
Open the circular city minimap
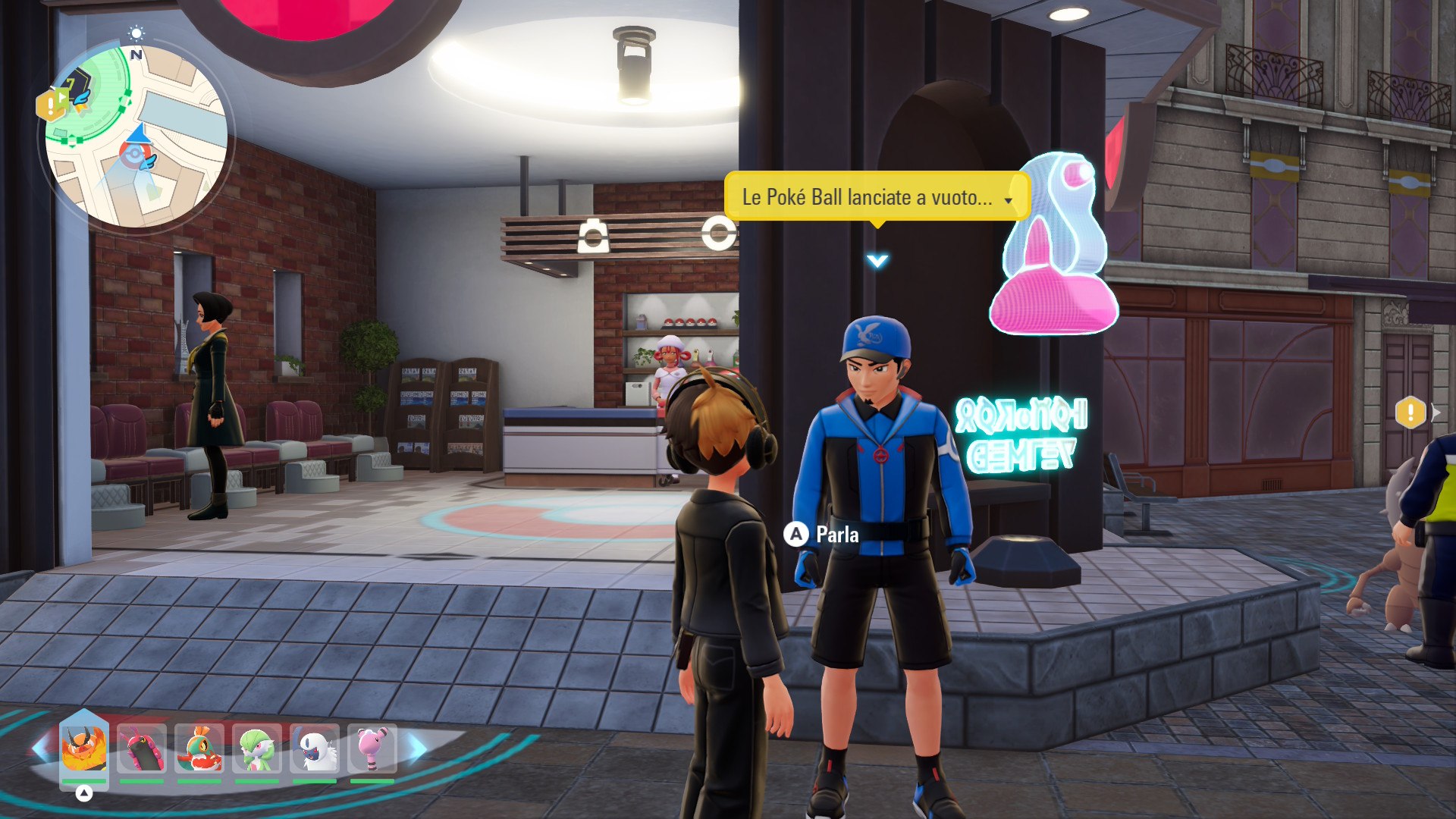click(x=136, y=136)
